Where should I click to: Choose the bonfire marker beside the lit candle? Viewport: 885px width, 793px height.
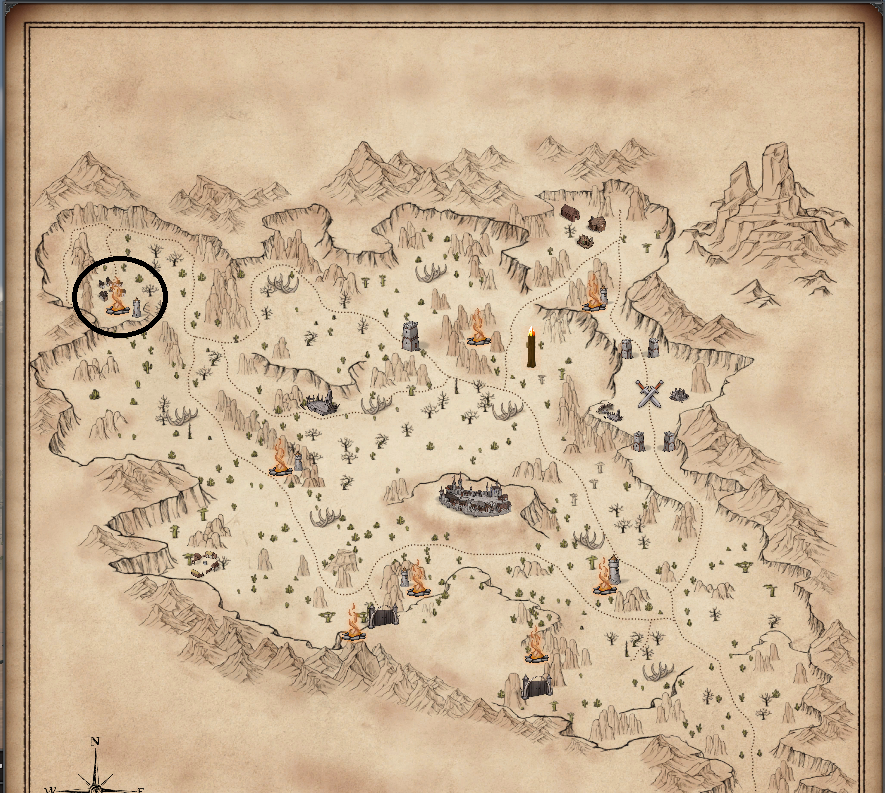(477, 328)
